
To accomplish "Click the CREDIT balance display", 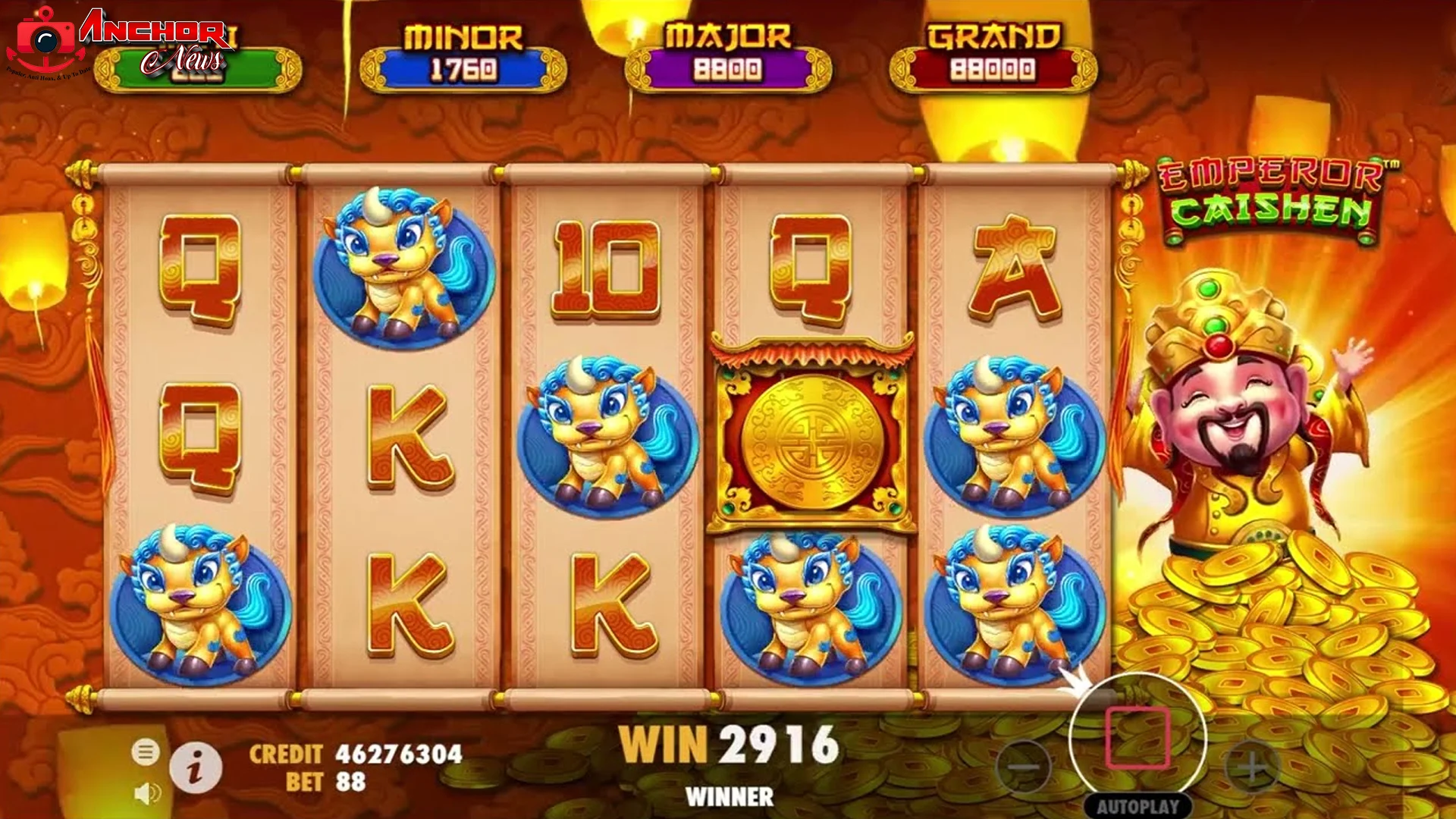I will [x=356, y=755].
